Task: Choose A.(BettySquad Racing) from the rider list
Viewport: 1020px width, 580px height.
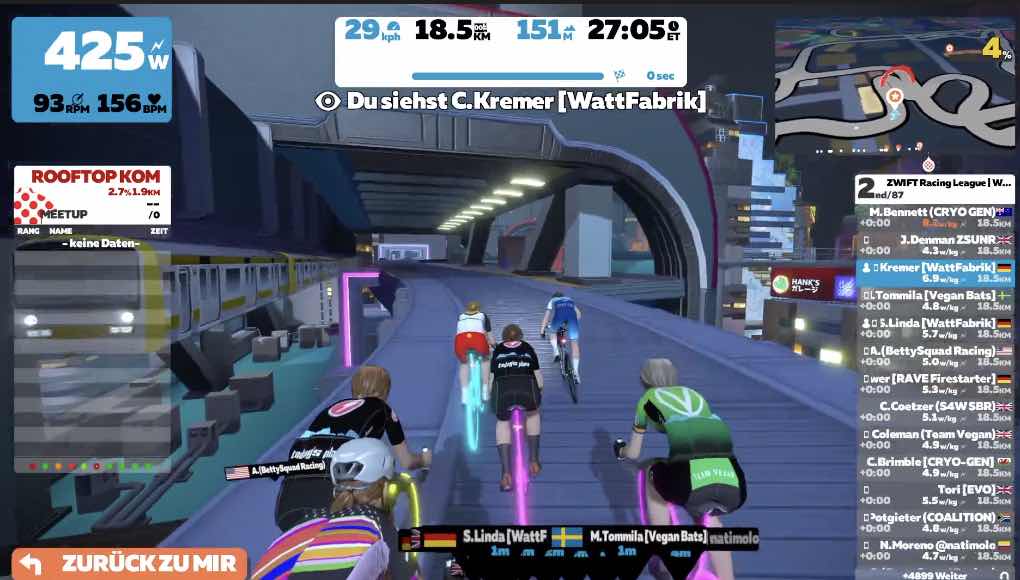Action: (936, 357)
